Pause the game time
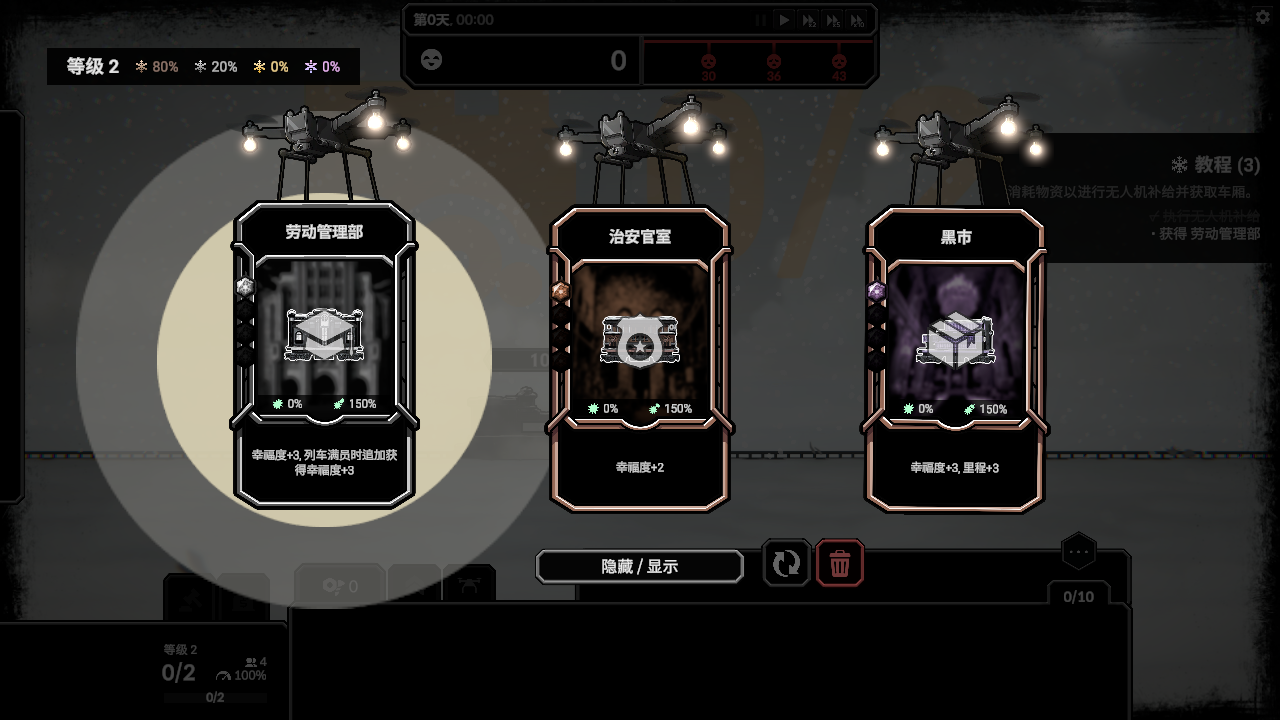Screen dimensions: 1280x720 (761, 20)
